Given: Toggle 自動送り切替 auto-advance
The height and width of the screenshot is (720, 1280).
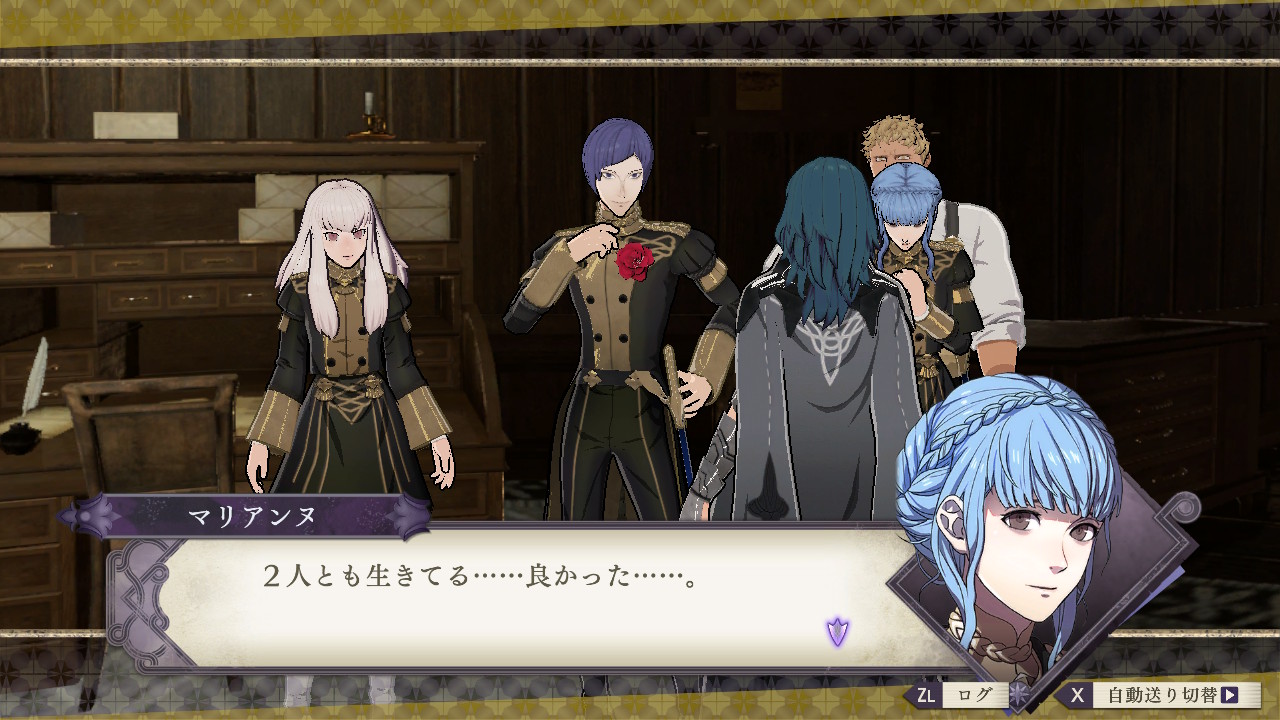Looking at the screenshot, I should pyautogui.click(x=1160, y=695).
